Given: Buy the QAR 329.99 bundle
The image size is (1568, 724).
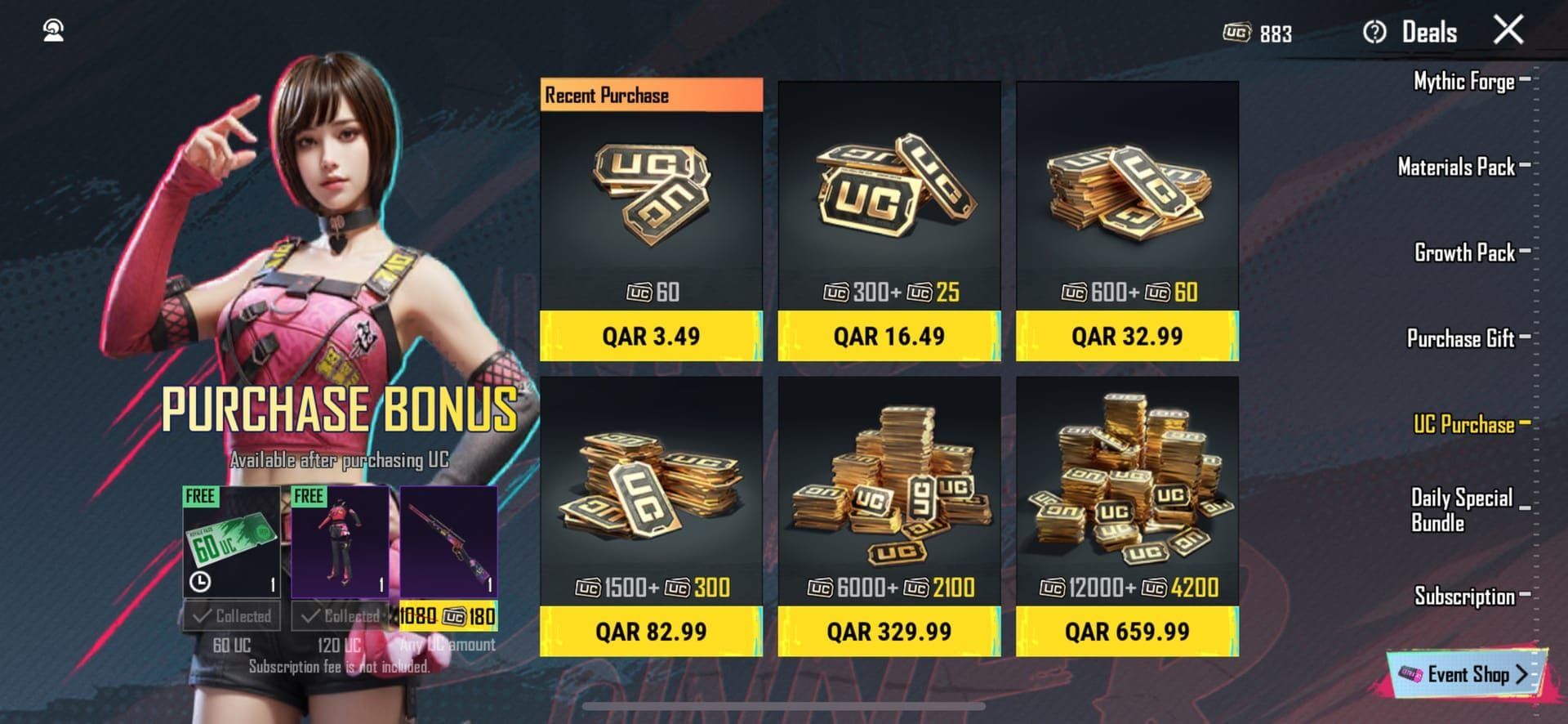Looking at the screenshot, I should coord(889,631).
